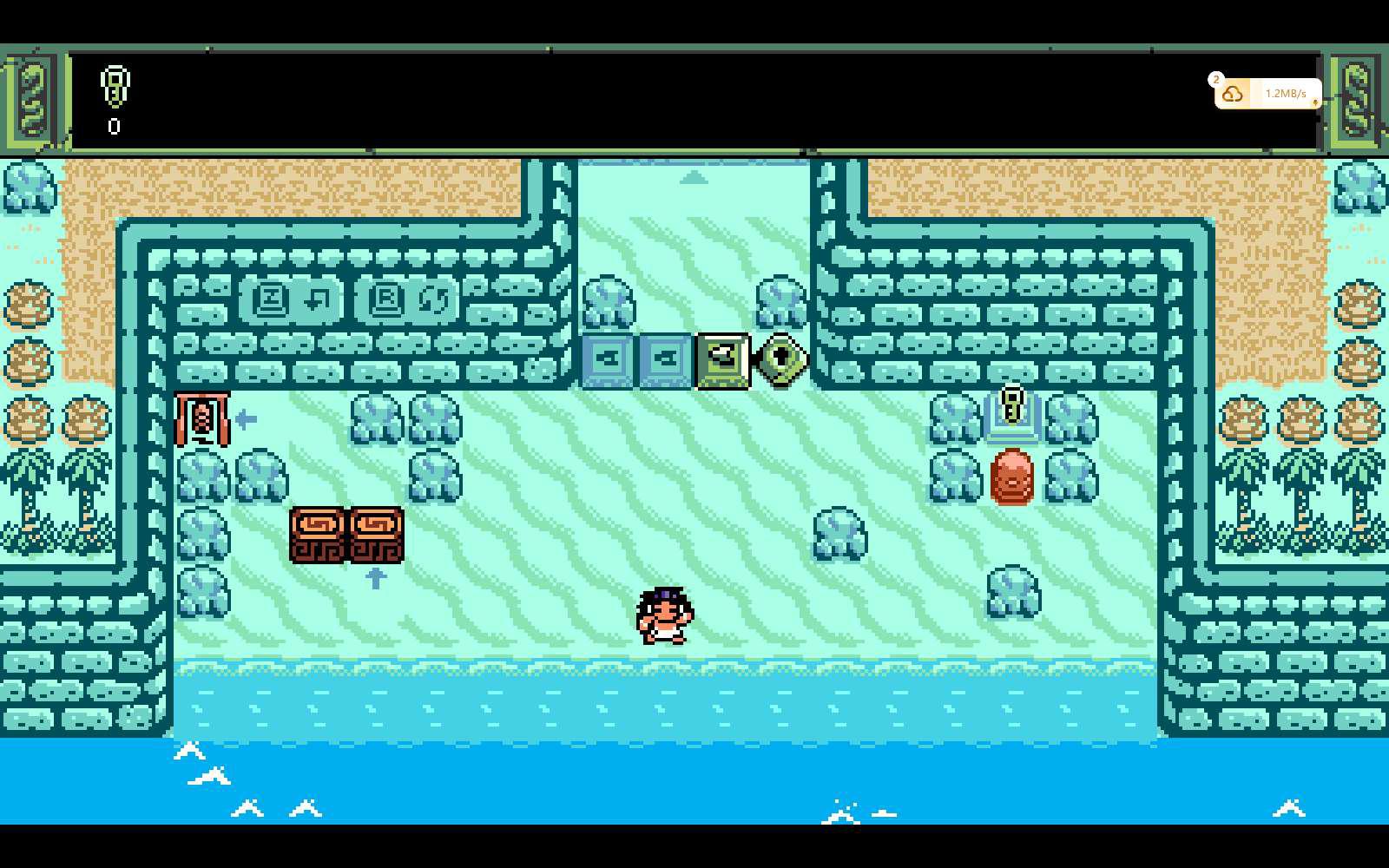Open the cloud speed overlay widget
The width and height of the screenshot is (1389, 868).
pos(1267,94)
